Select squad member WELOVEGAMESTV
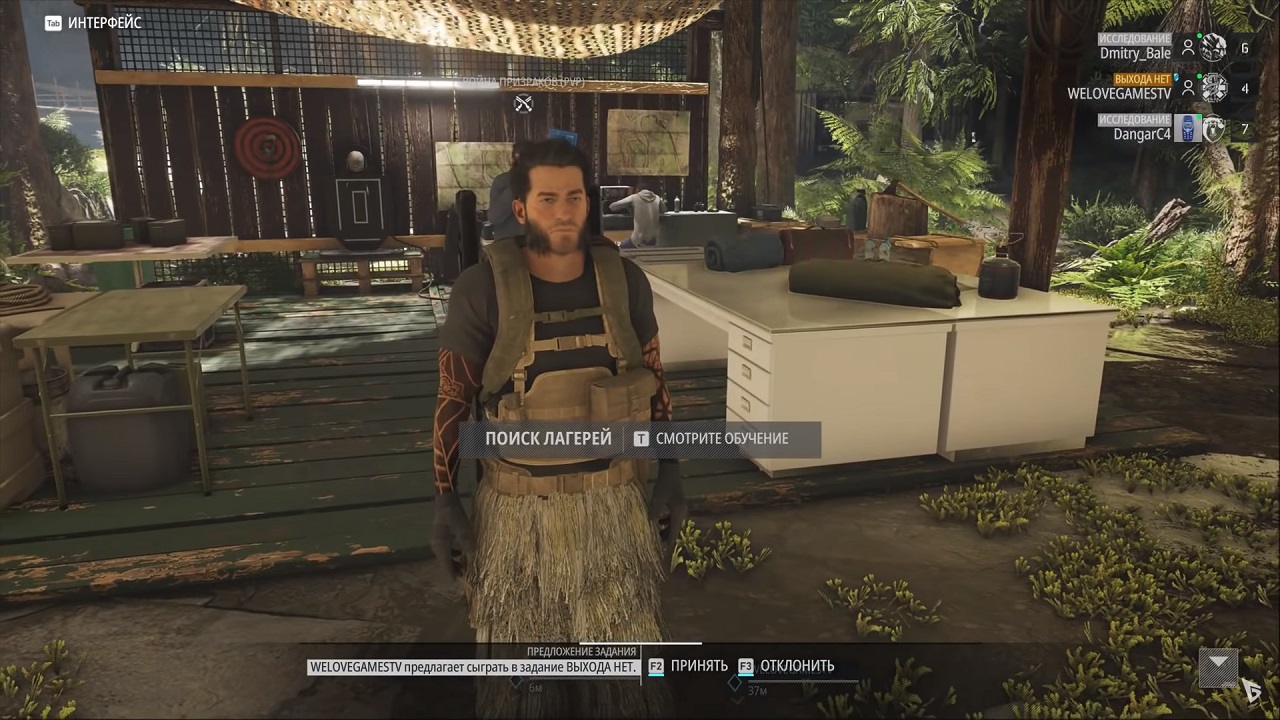 1119,93
